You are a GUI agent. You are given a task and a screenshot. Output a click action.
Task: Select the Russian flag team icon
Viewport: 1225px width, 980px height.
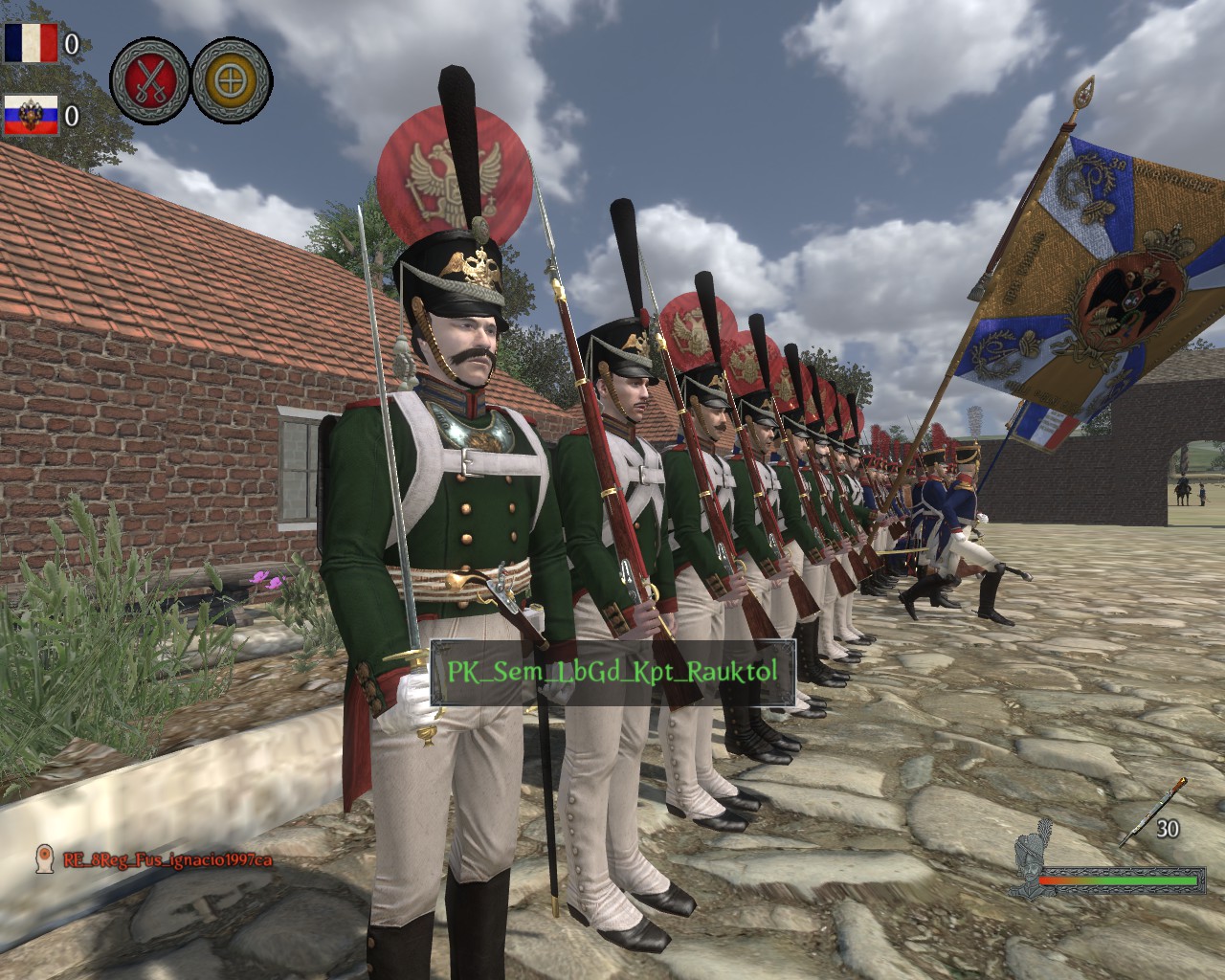pyautogui.click(x=31, y=115)
